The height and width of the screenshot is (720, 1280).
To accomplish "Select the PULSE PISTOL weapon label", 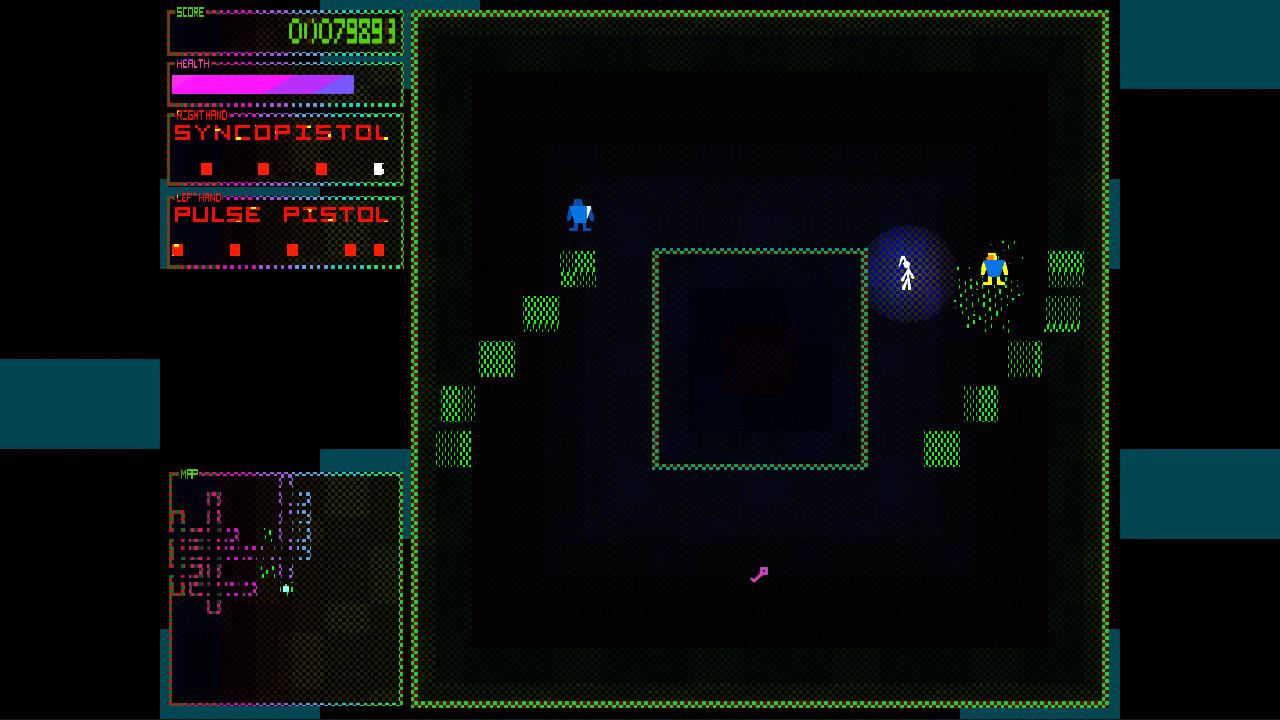I will tap(280, 214).
